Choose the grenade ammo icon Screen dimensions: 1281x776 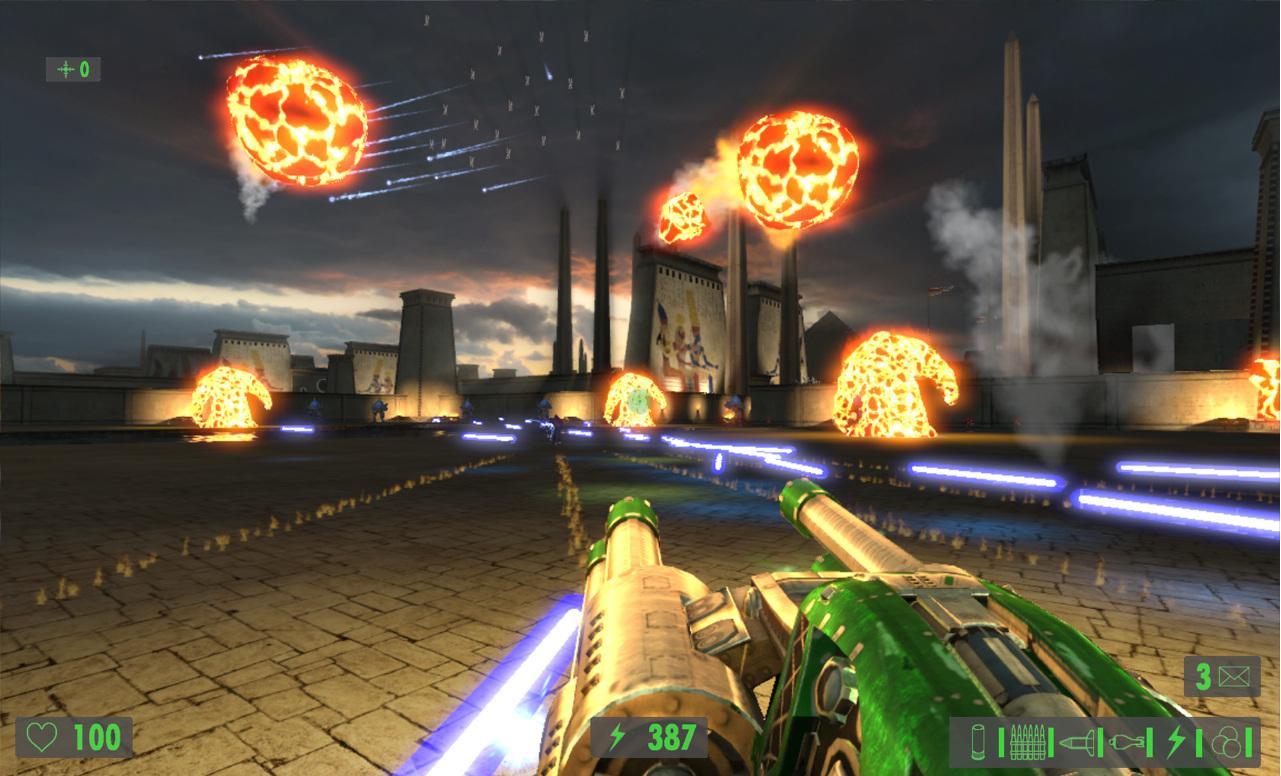click(1125, 742)
